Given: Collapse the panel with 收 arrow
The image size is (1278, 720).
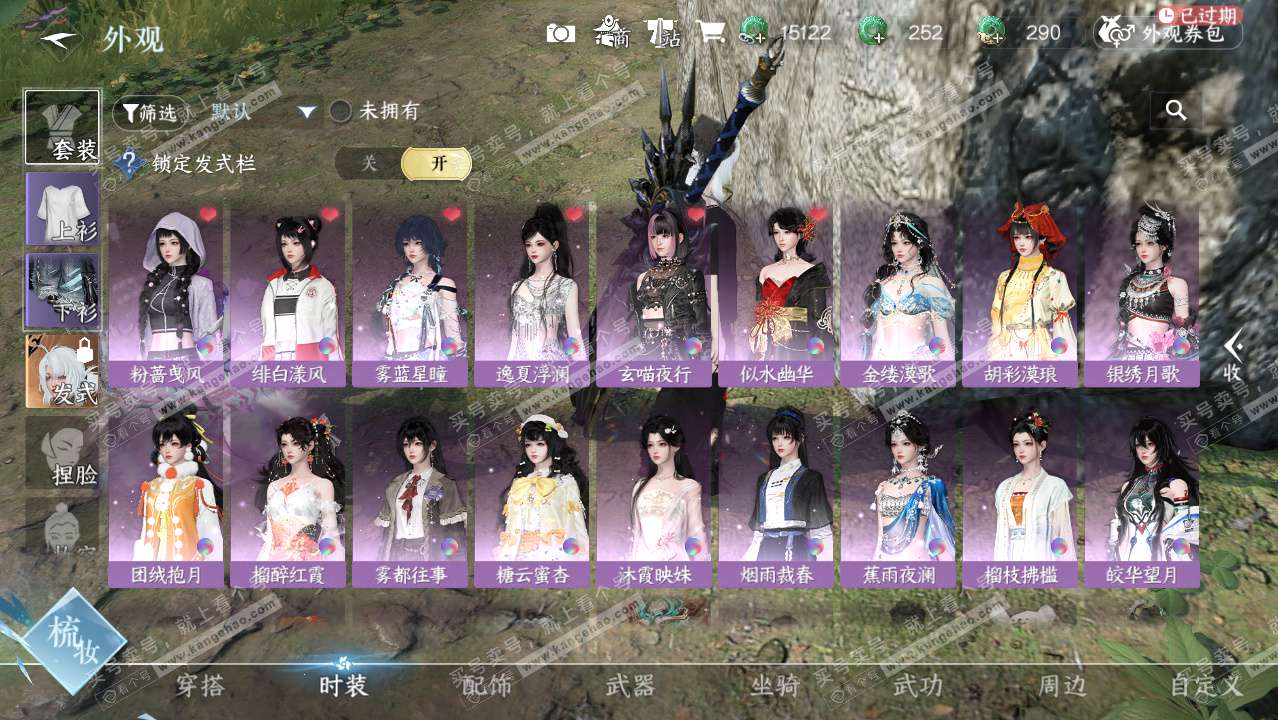Looking at the screenshot, I should (x=1233, y=356).
